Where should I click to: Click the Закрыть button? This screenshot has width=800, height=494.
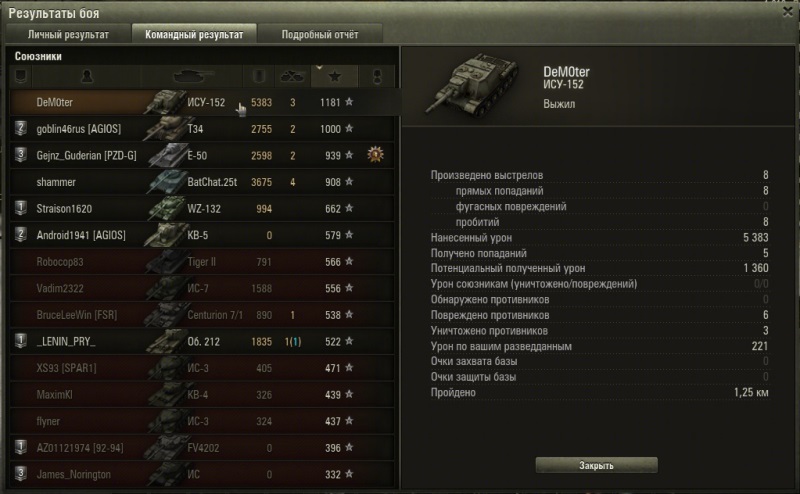(x=596, y=465)
